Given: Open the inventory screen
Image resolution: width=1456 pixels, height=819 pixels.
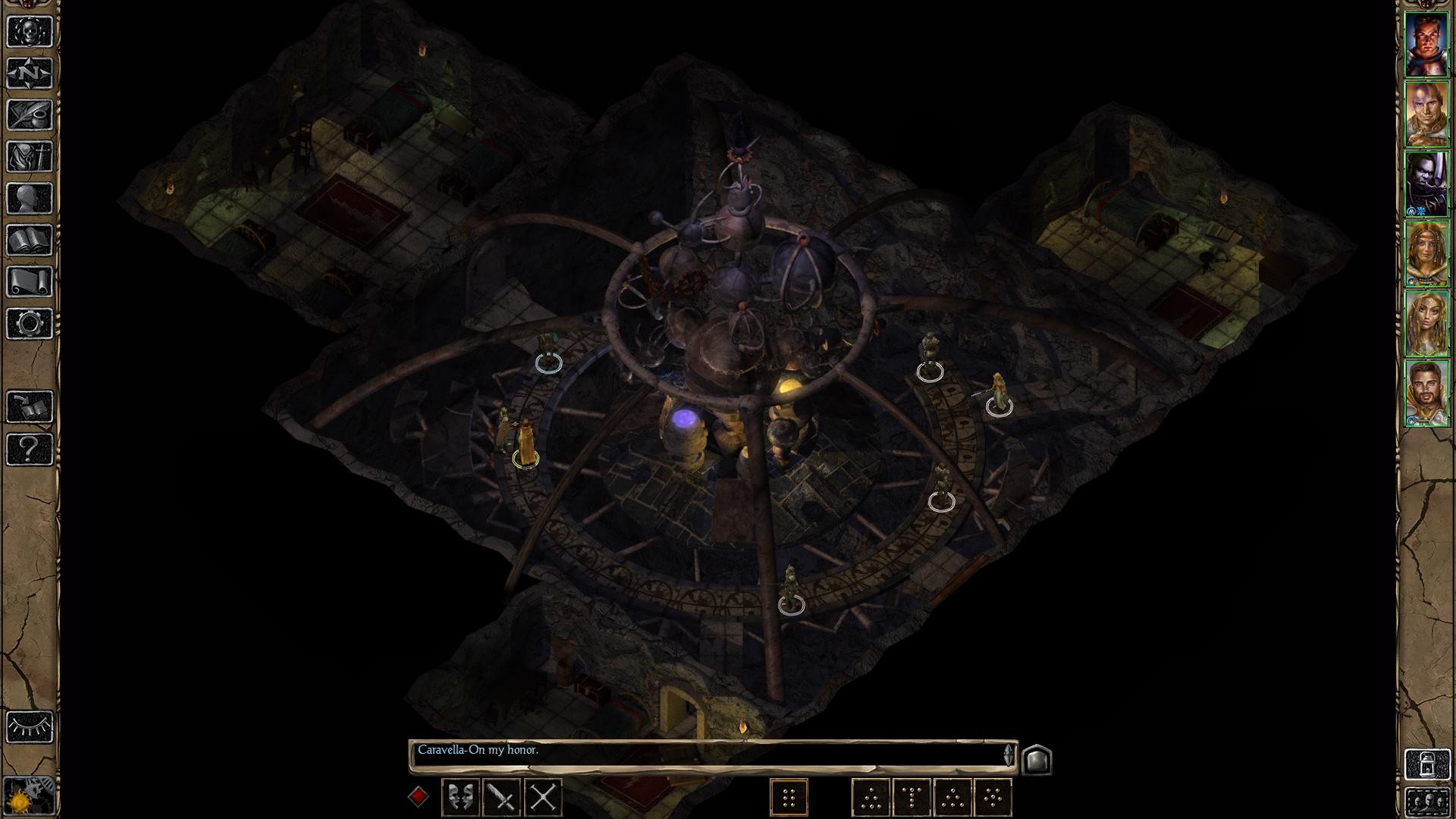Looking at the screenshot, I should [30, 157].
